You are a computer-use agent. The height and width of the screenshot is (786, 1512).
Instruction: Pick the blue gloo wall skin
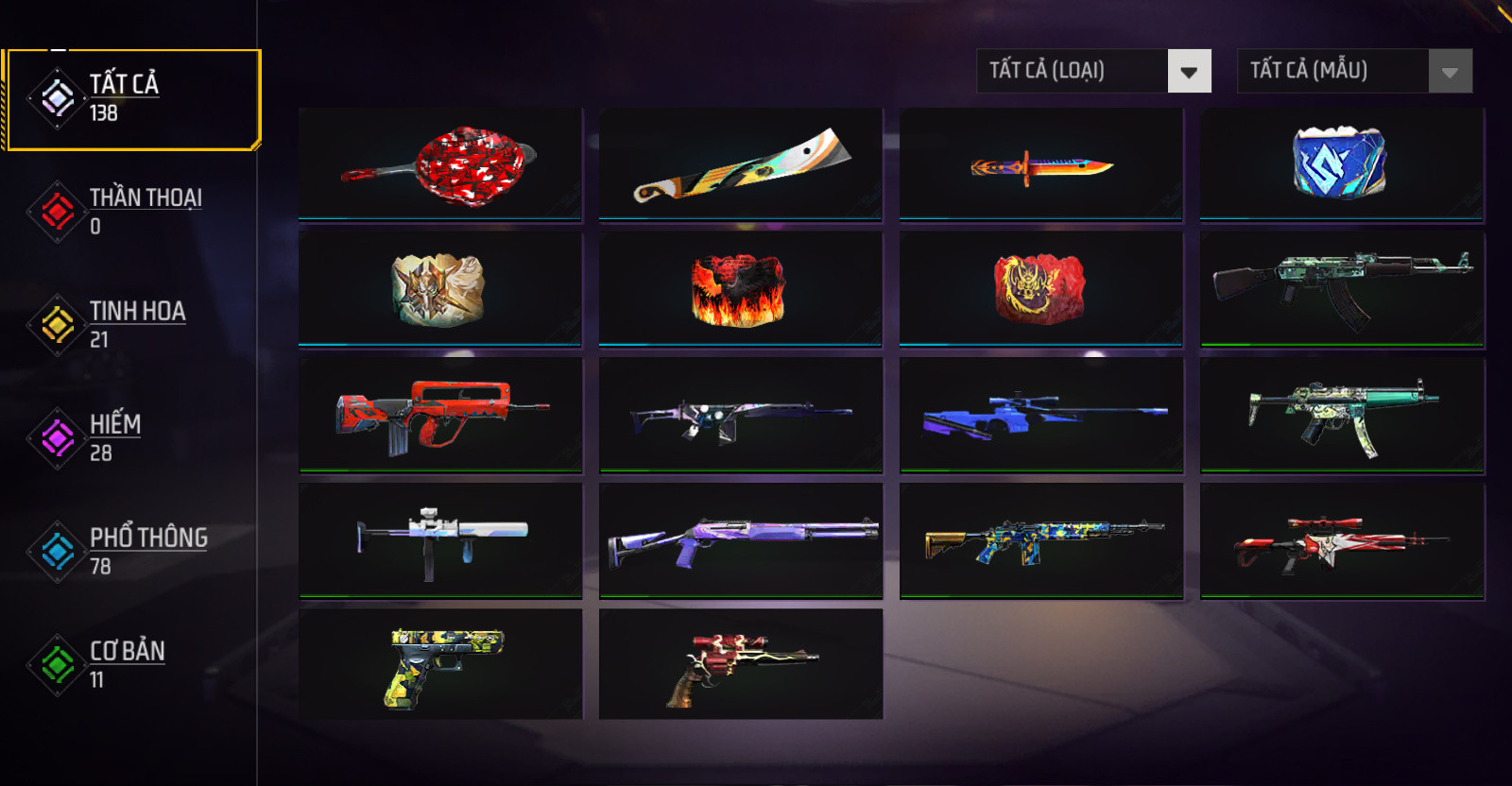click(1342, 163)
